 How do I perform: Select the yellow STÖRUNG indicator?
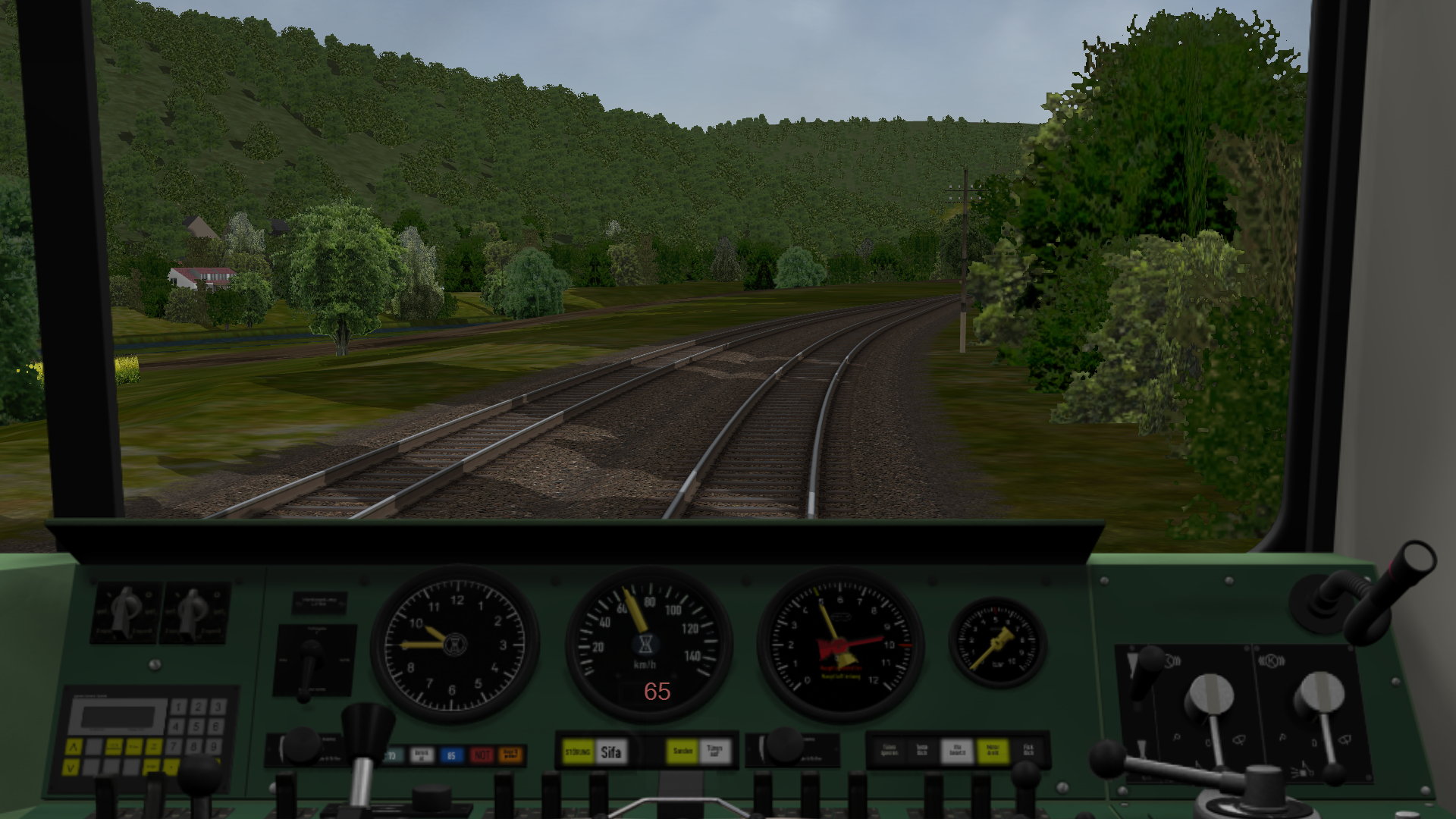point(579,752)
